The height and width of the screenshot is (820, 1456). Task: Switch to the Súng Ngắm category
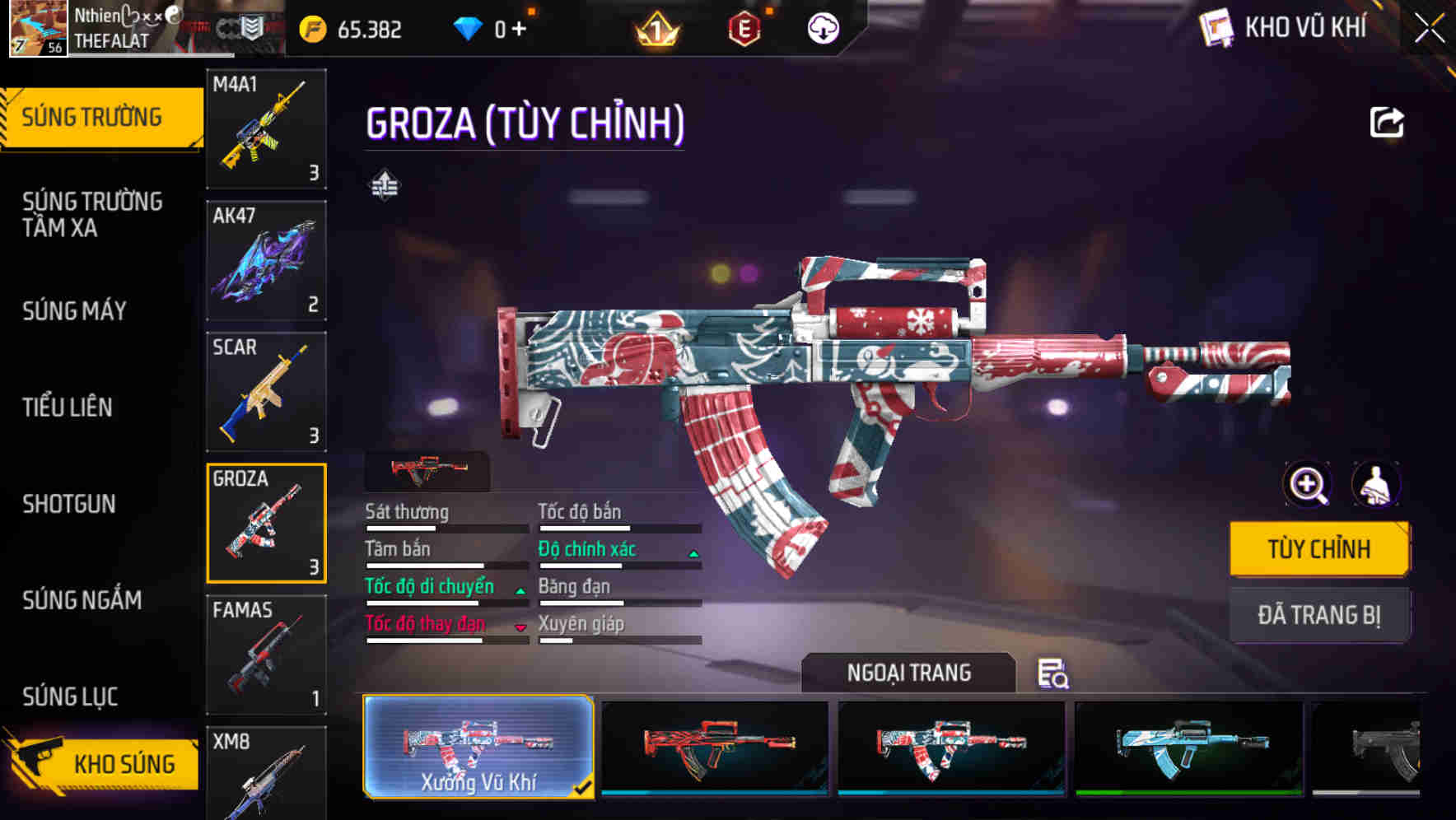82,600
